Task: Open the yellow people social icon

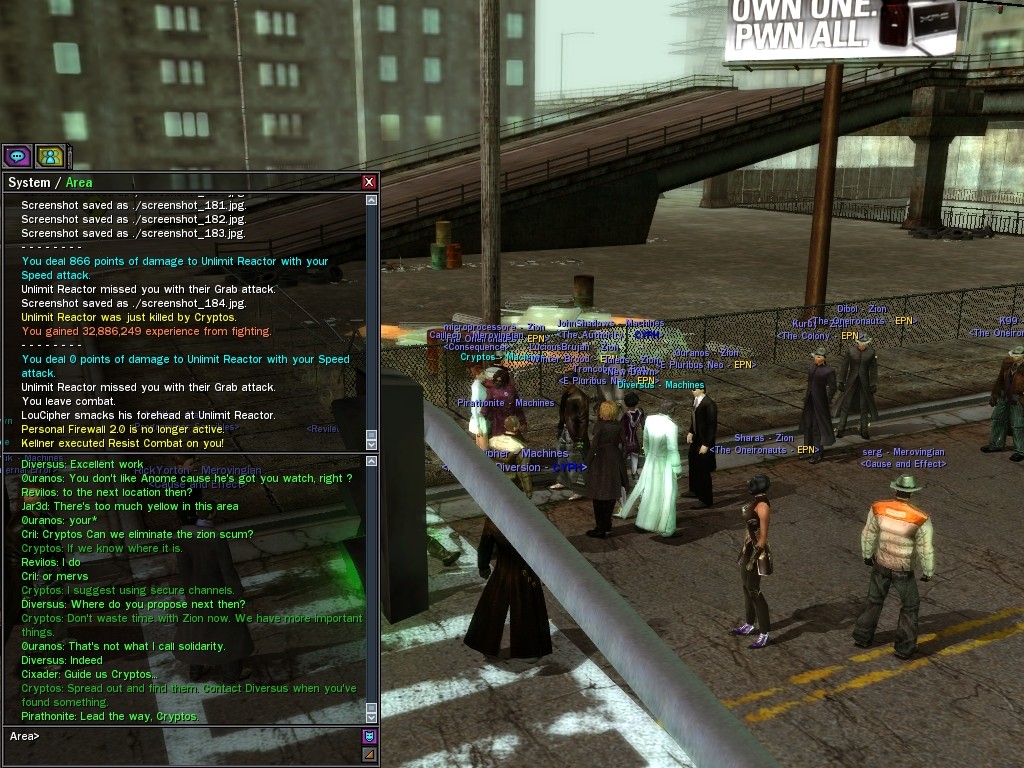Action: (x=50, y=156)
